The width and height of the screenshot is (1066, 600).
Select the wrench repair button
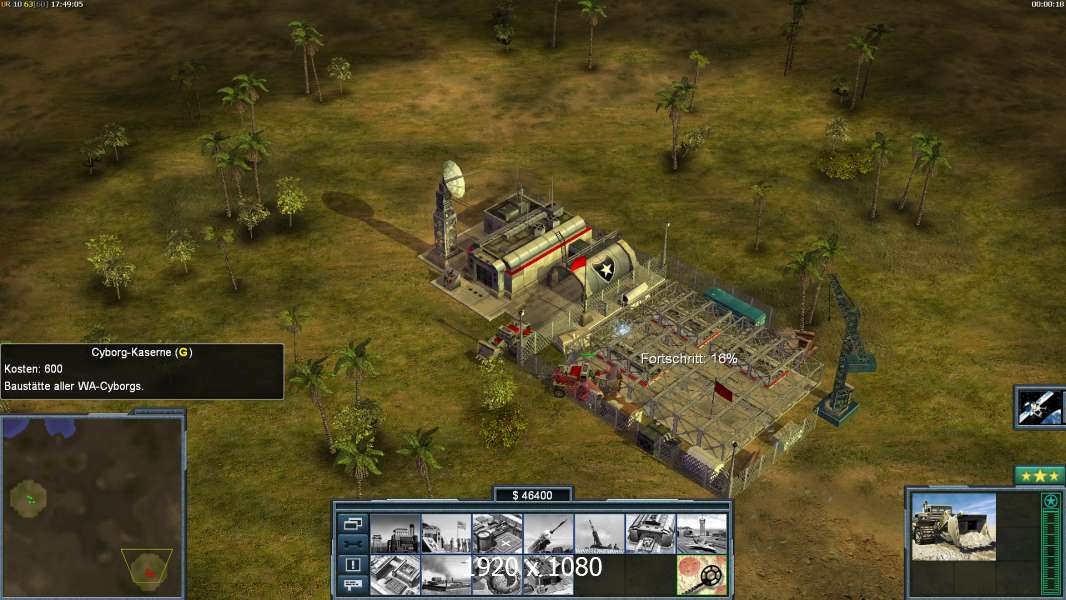pyautogui.click(x=352, y=544)
